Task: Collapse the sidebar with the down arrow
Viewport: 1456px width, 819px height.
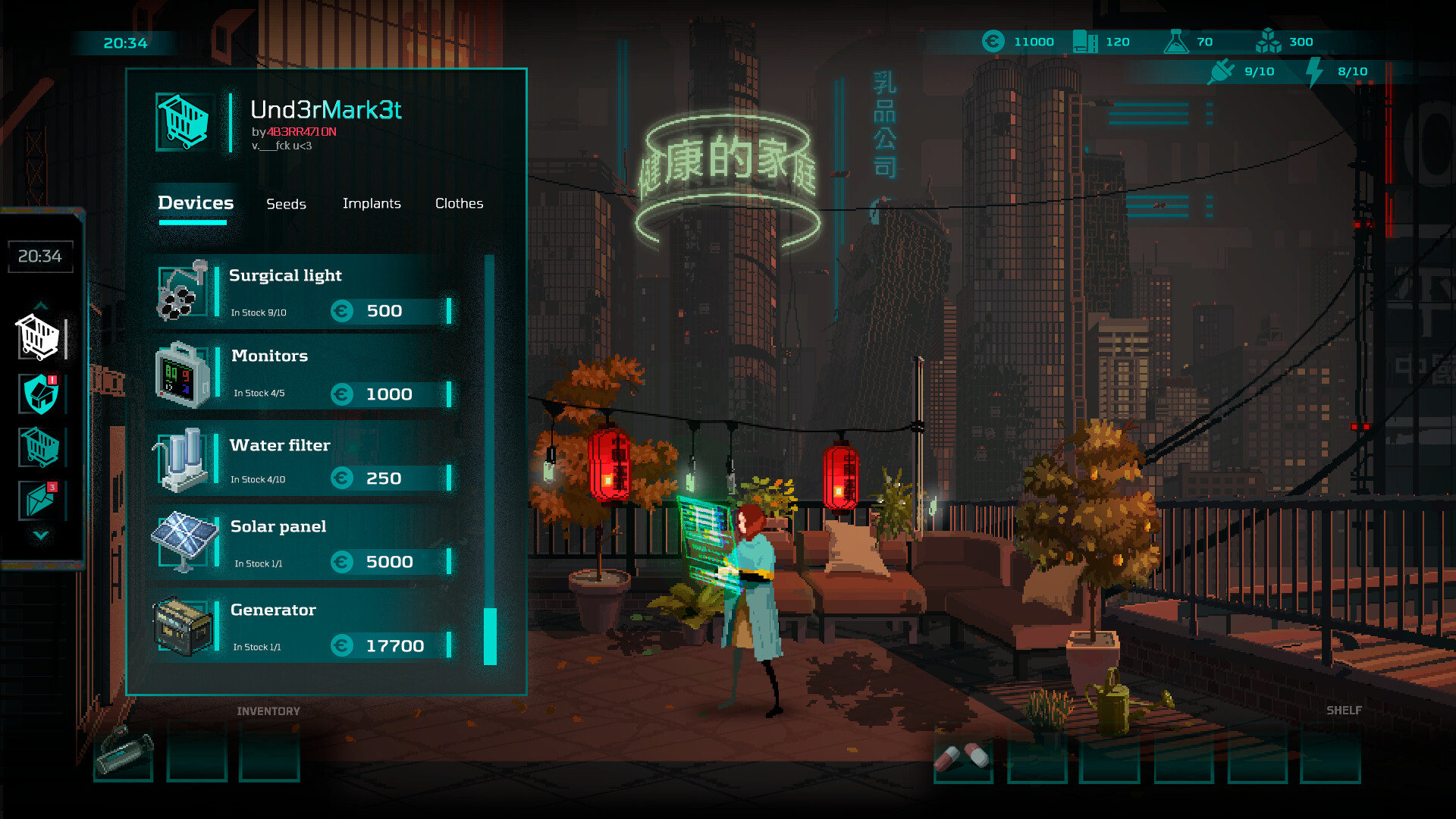Action: point(40,537)
